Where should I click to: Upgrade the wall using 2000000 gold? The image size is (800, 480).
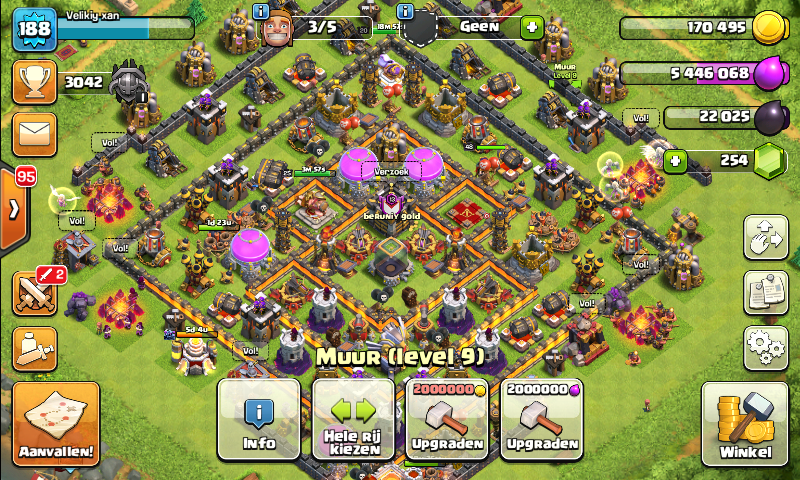pos(447,418)
